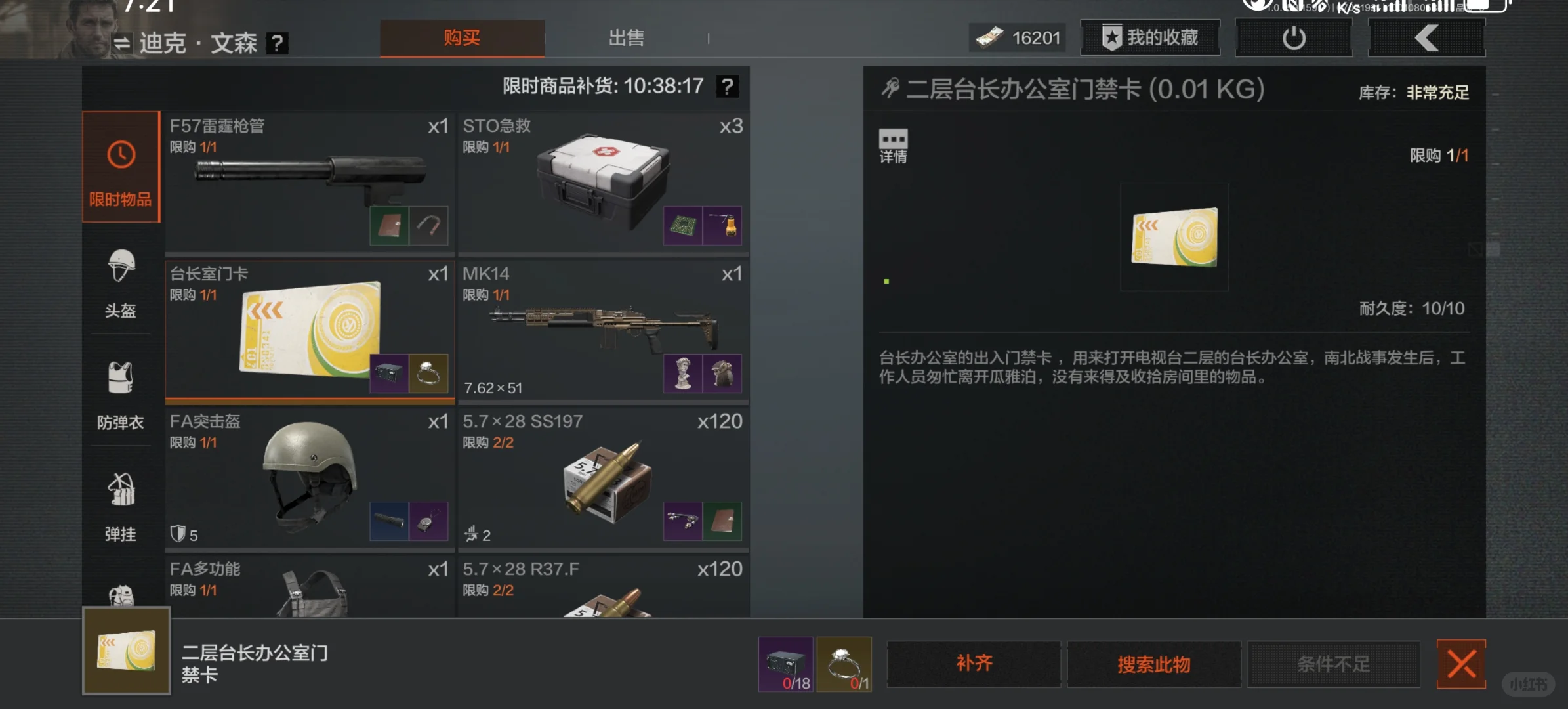
Task: Select the 防弹衣 body armor category
Action: (x=120, y=394)
